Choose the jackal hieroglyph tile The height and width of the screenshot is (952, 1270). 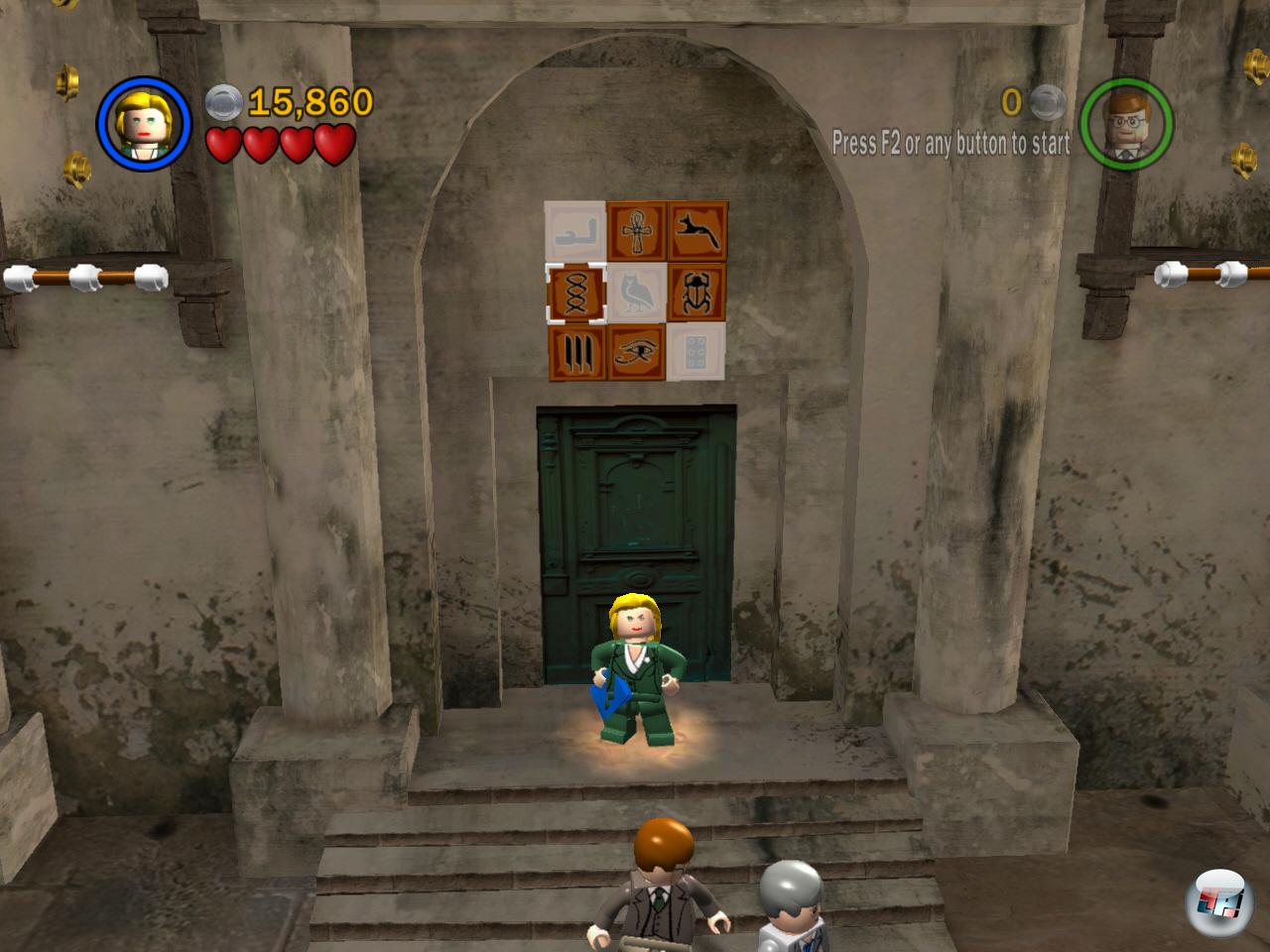pyautogui.click(x=698, y=232)
